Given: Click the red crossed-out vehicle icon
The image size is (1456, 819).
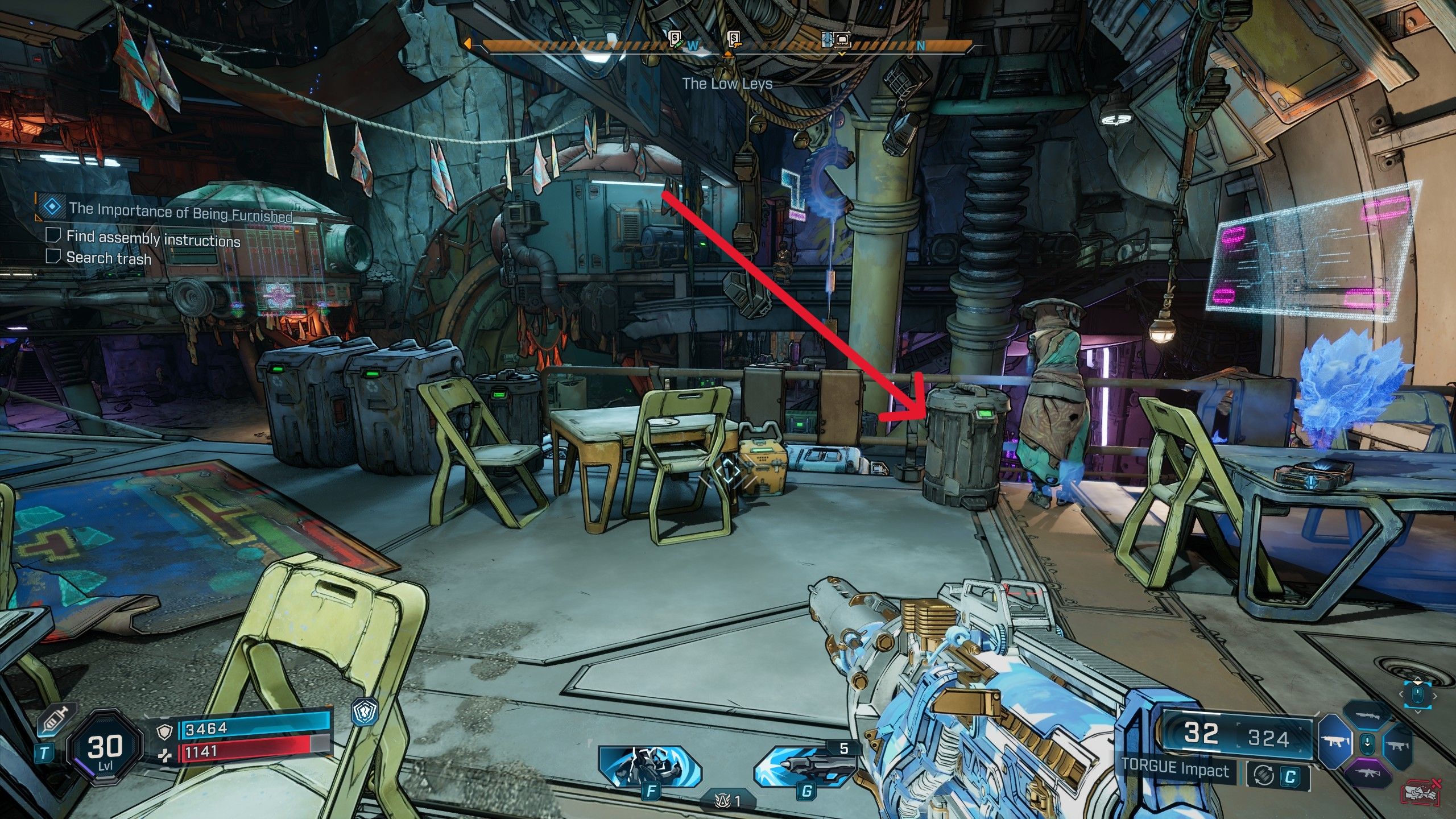Looking at the screenshot, I should [x=1421, y=793].
